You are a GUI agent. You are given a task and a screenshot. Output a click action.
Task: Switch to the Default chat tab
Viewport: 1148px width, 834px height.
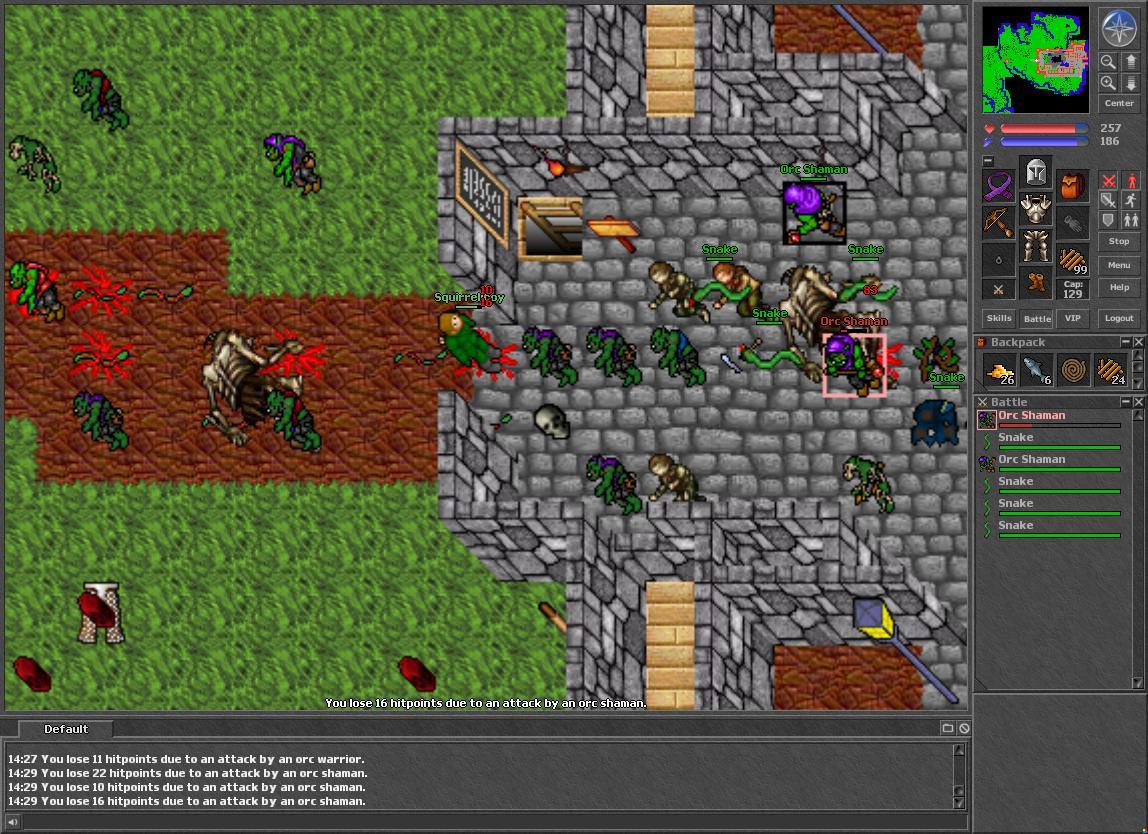[66, 729]
